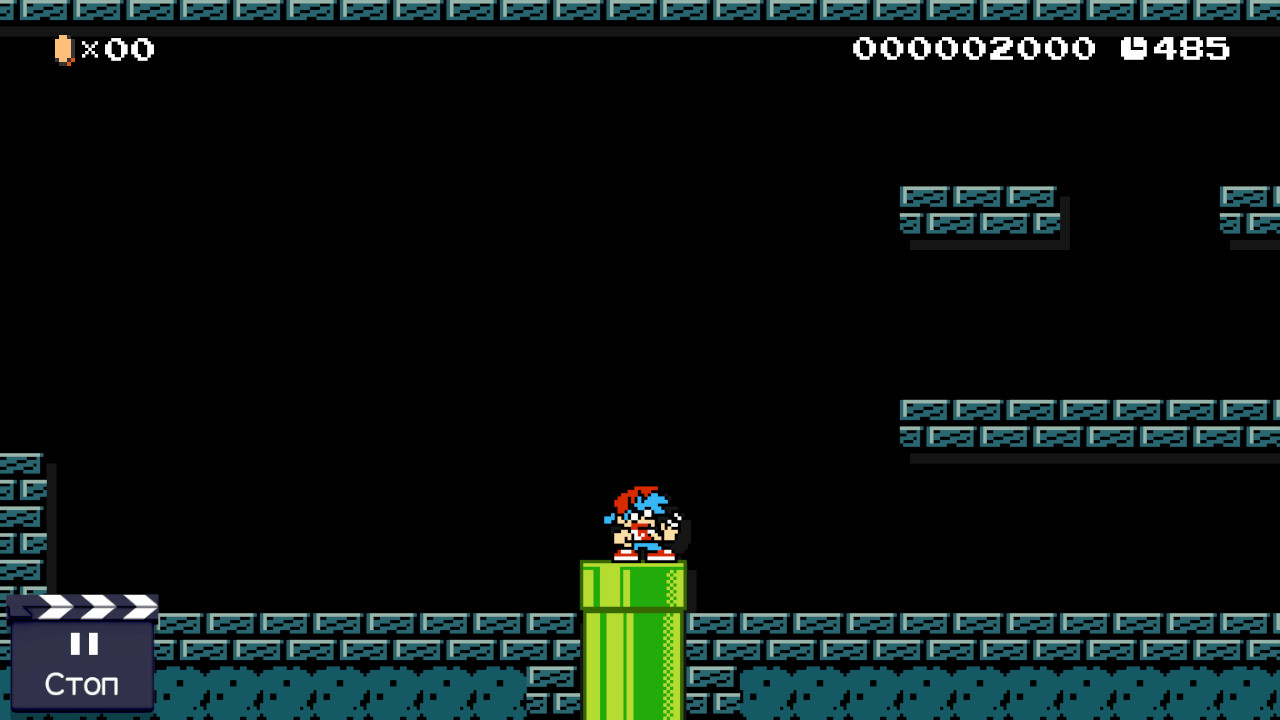Click the Стоп text label
This screenshot has height=720, width=1280.
coord(82,684)
